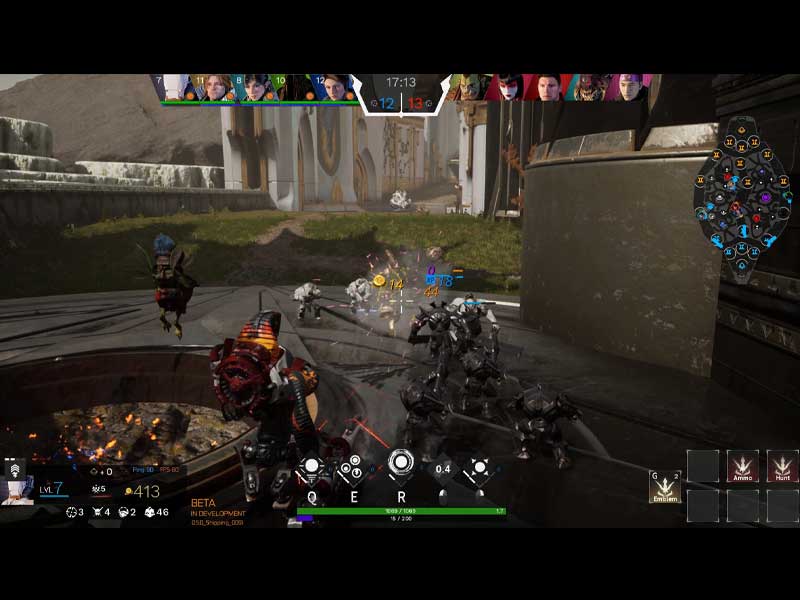Select your hero portrait beside LVL 7
Screen dimensions: 800x600
pos(17,489)
